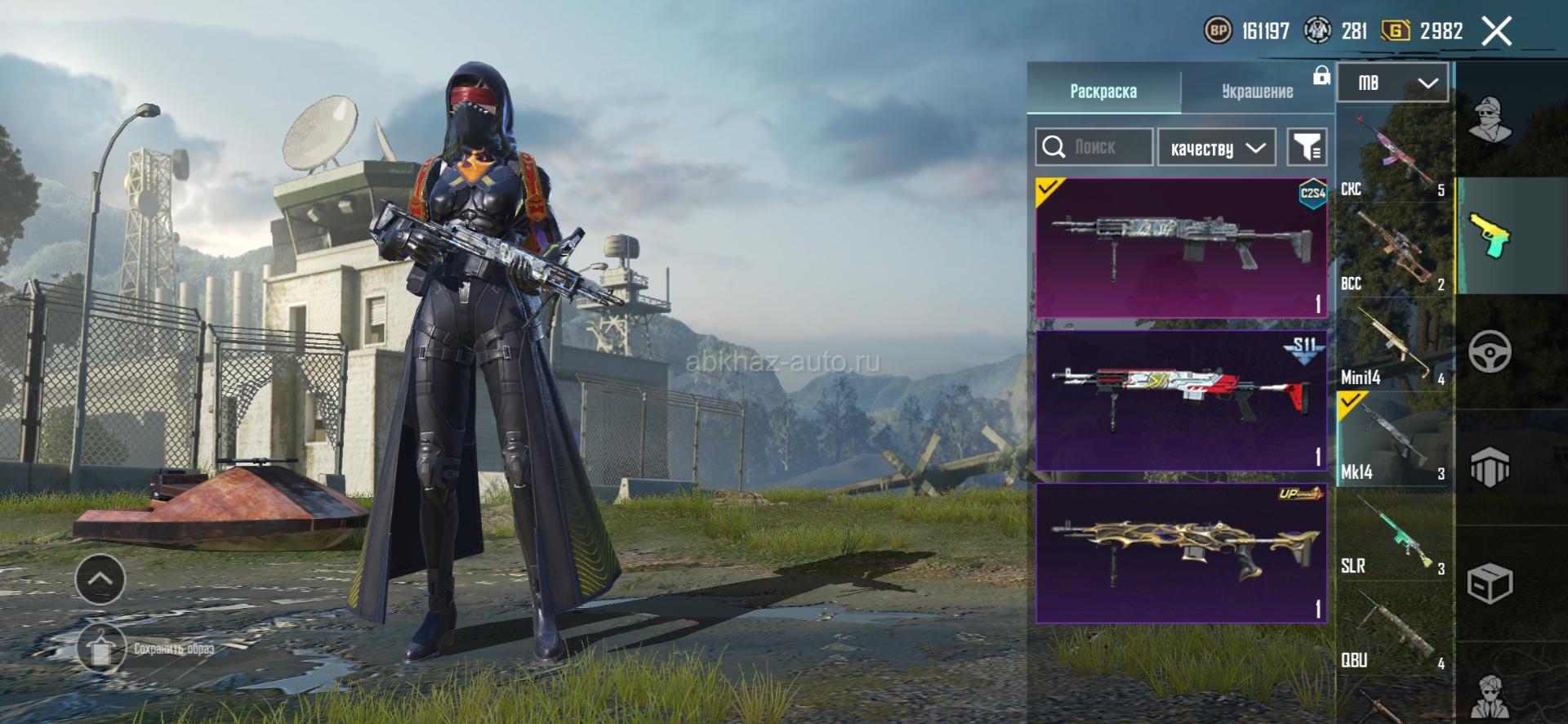The width and height of the screenshot is (1568, 724).
Task: Open the vehicle skins steering wheel category
Action: pyautogui.click(x=1490, y=352)
